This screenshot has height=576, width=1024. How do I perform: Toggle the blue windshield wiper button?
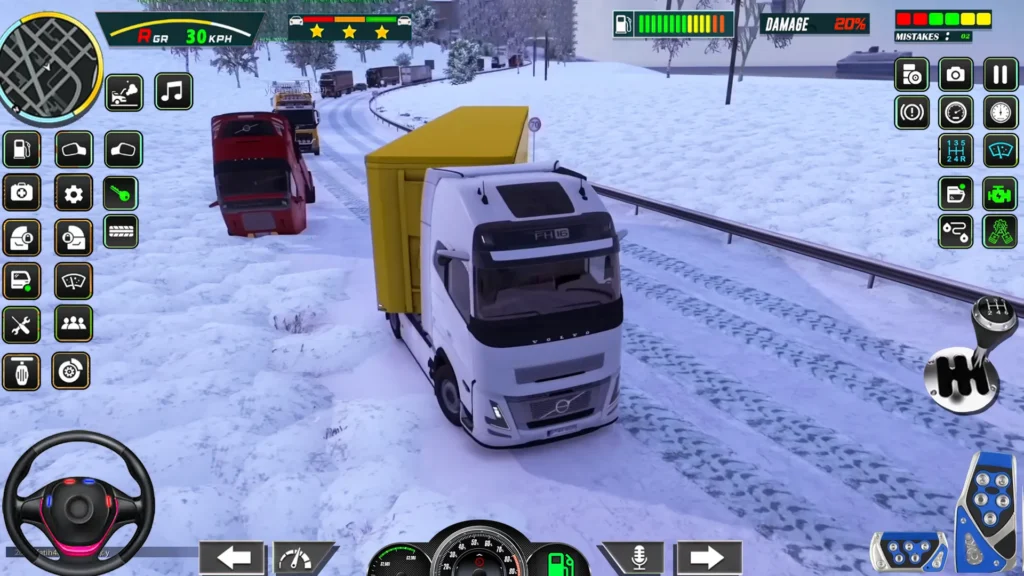[x=1000, y=151]
